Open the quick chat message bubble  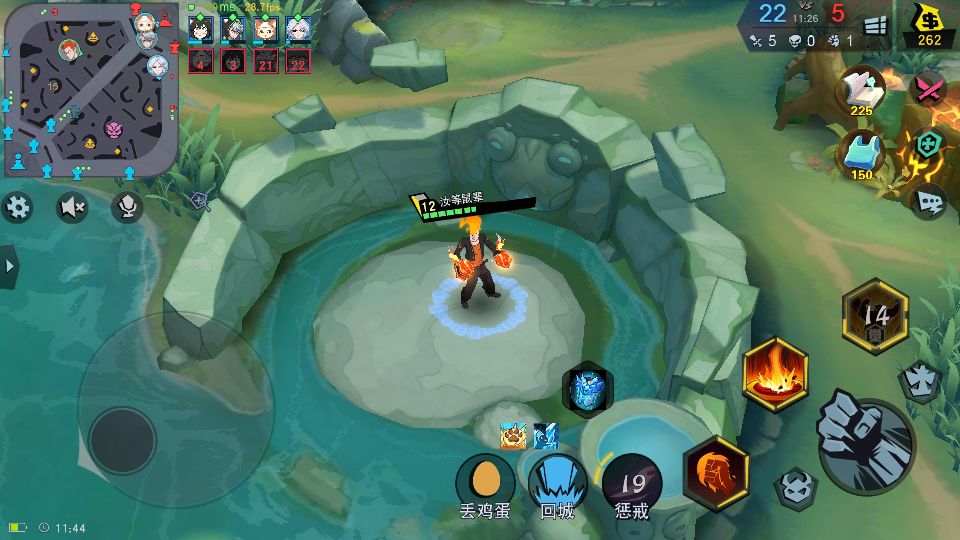(x=929, y=202)
